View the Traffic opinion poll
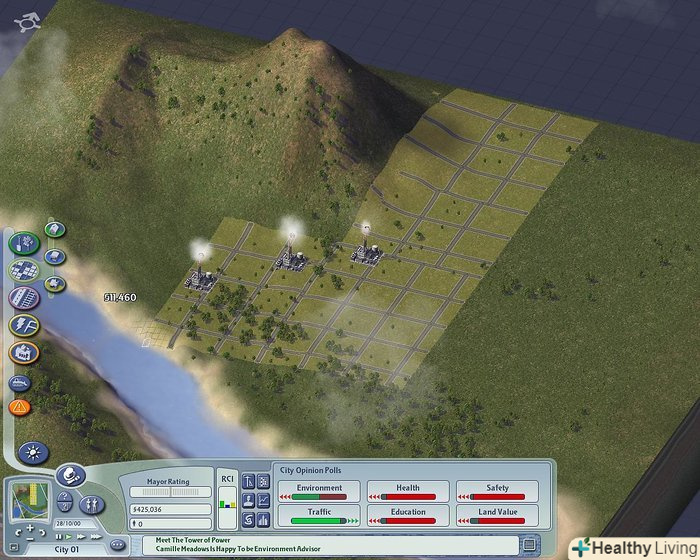700x560 pixels. (319, 516)
